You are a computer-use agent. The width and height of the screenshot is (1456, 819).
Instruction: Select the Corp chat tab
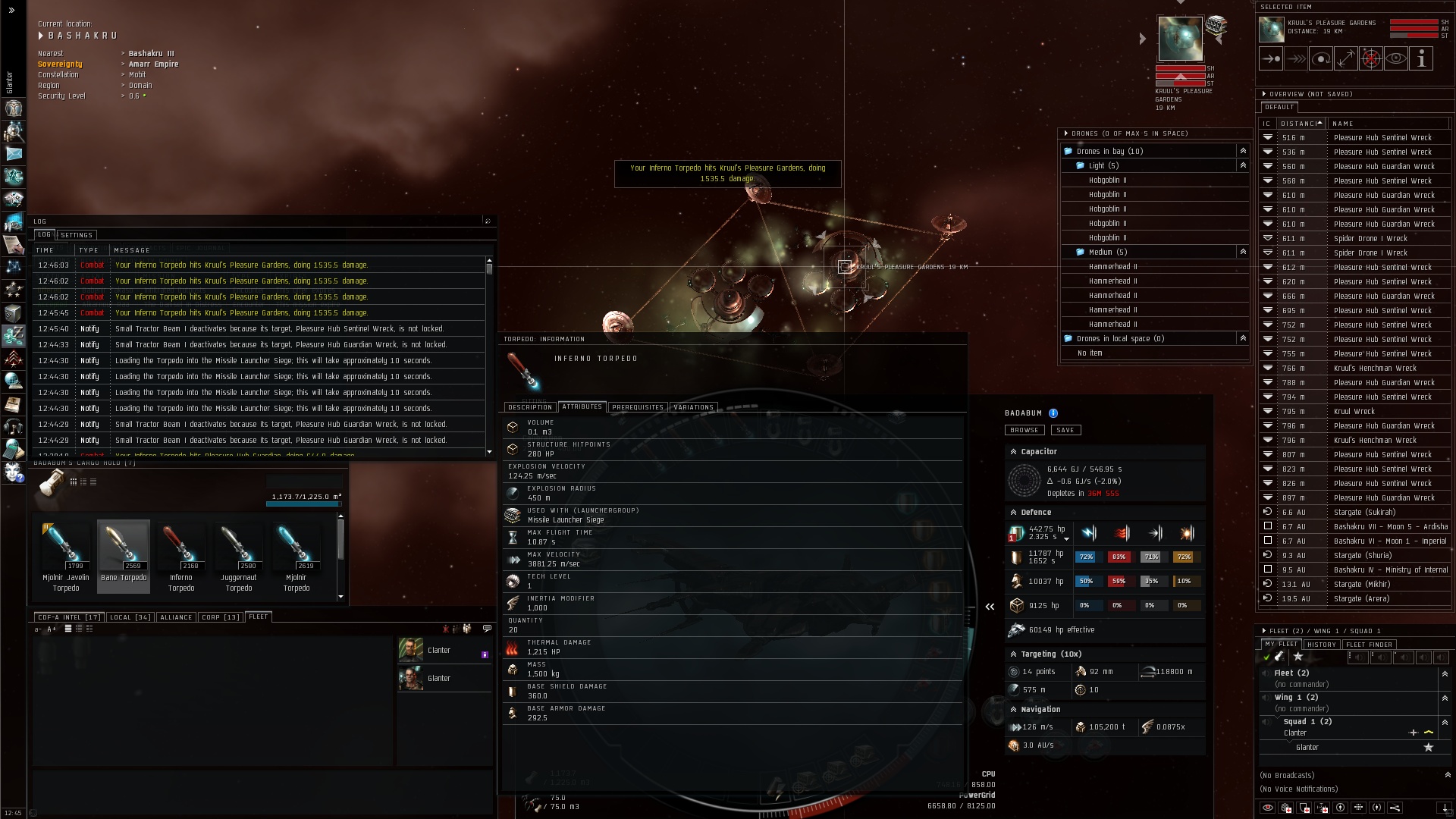point(220,617)
